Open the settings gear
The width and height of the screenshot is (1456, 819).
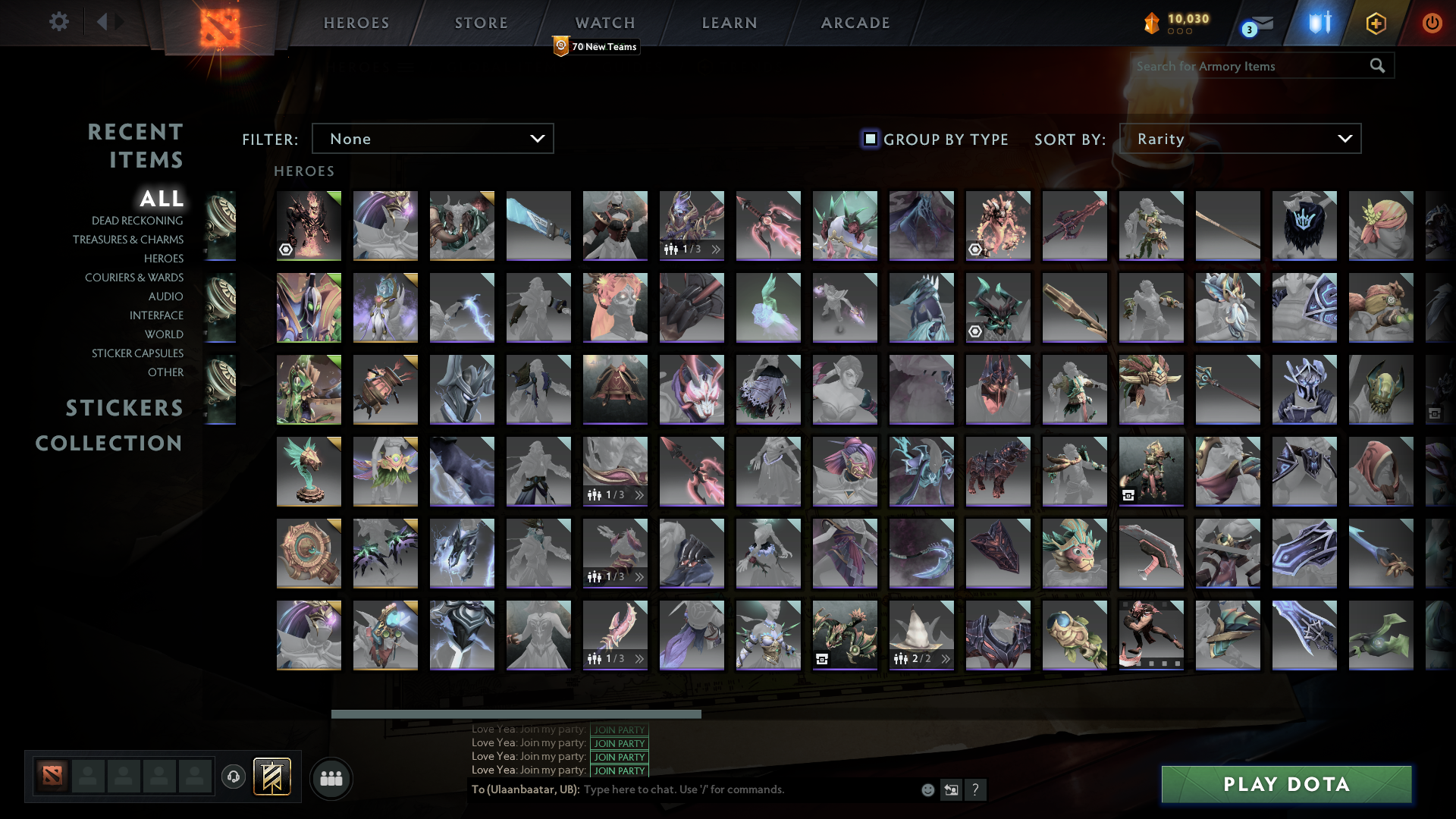tap(59, 22)
